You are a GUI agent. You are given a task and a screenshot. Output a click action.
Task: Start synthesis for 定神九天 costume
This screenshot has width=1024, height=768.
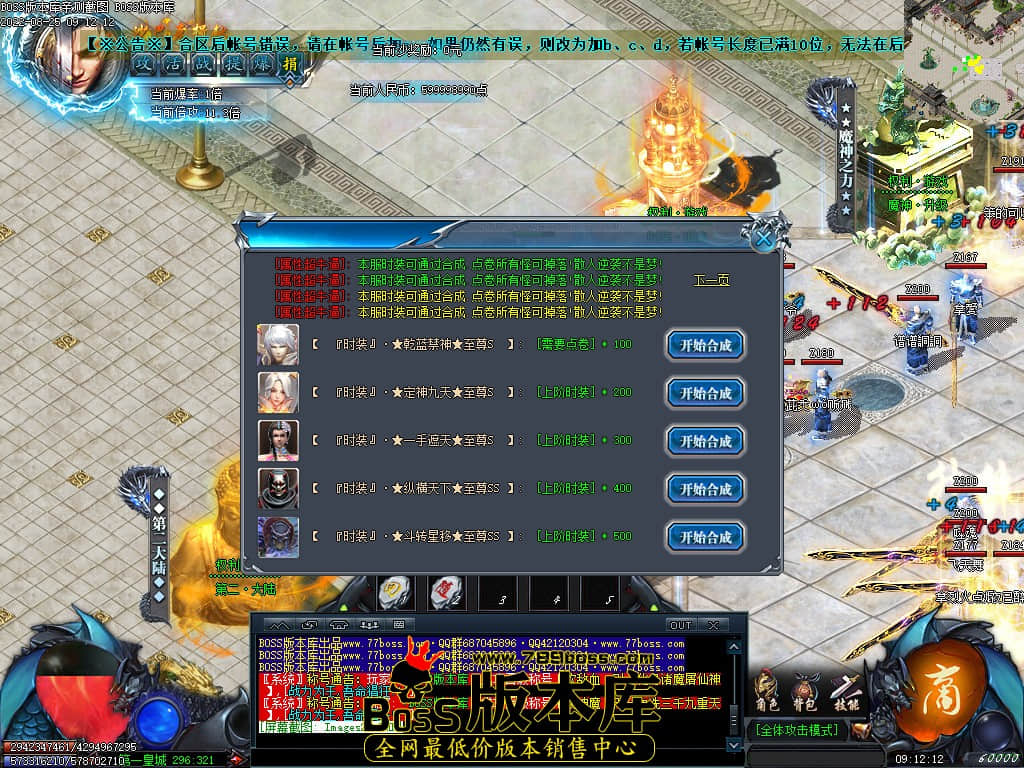coord(706,393)
